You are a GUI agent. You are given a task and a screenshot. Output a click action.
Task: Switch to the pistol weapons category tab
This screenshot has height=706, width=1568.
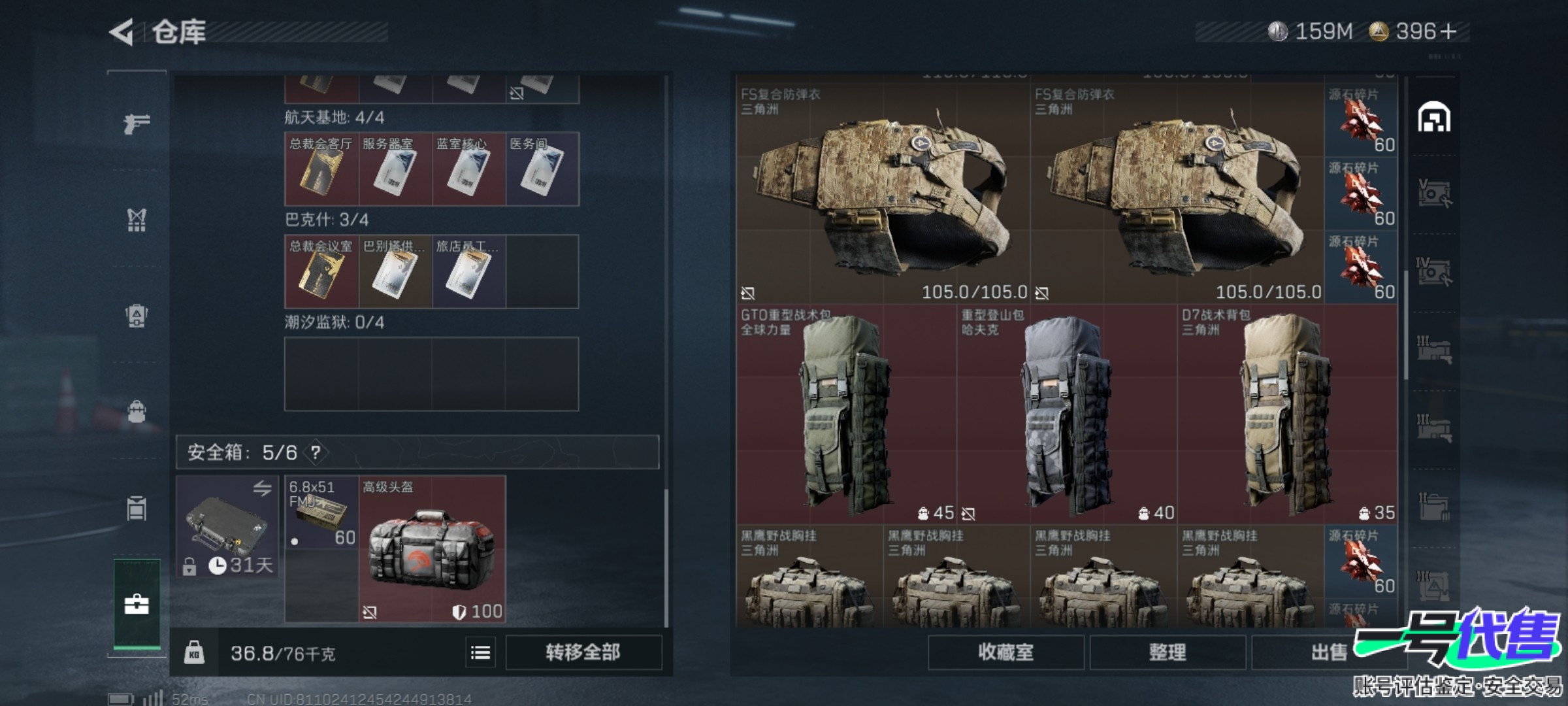(137, 123)
